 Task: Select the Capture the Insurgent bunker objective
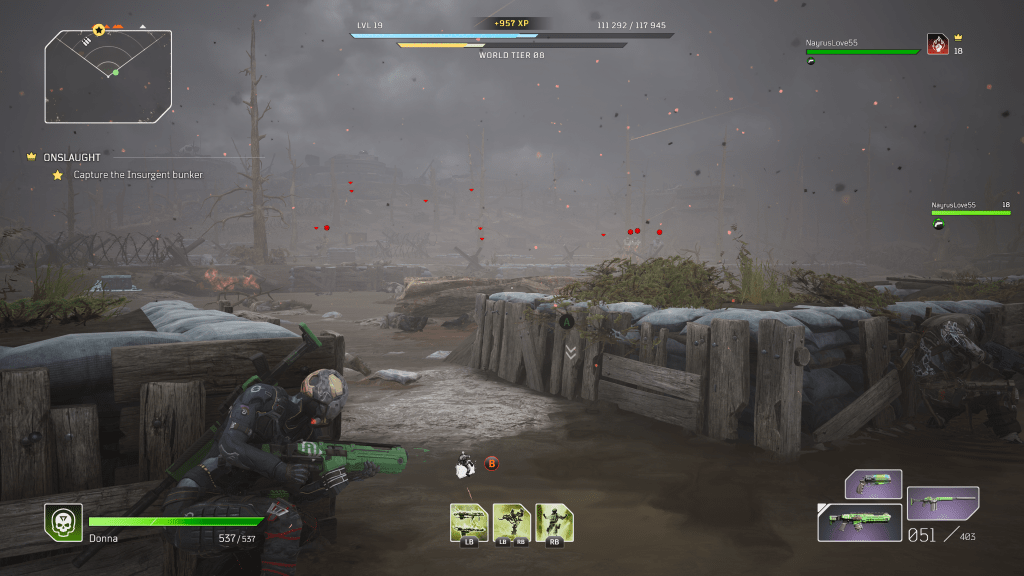coord(138,175)
